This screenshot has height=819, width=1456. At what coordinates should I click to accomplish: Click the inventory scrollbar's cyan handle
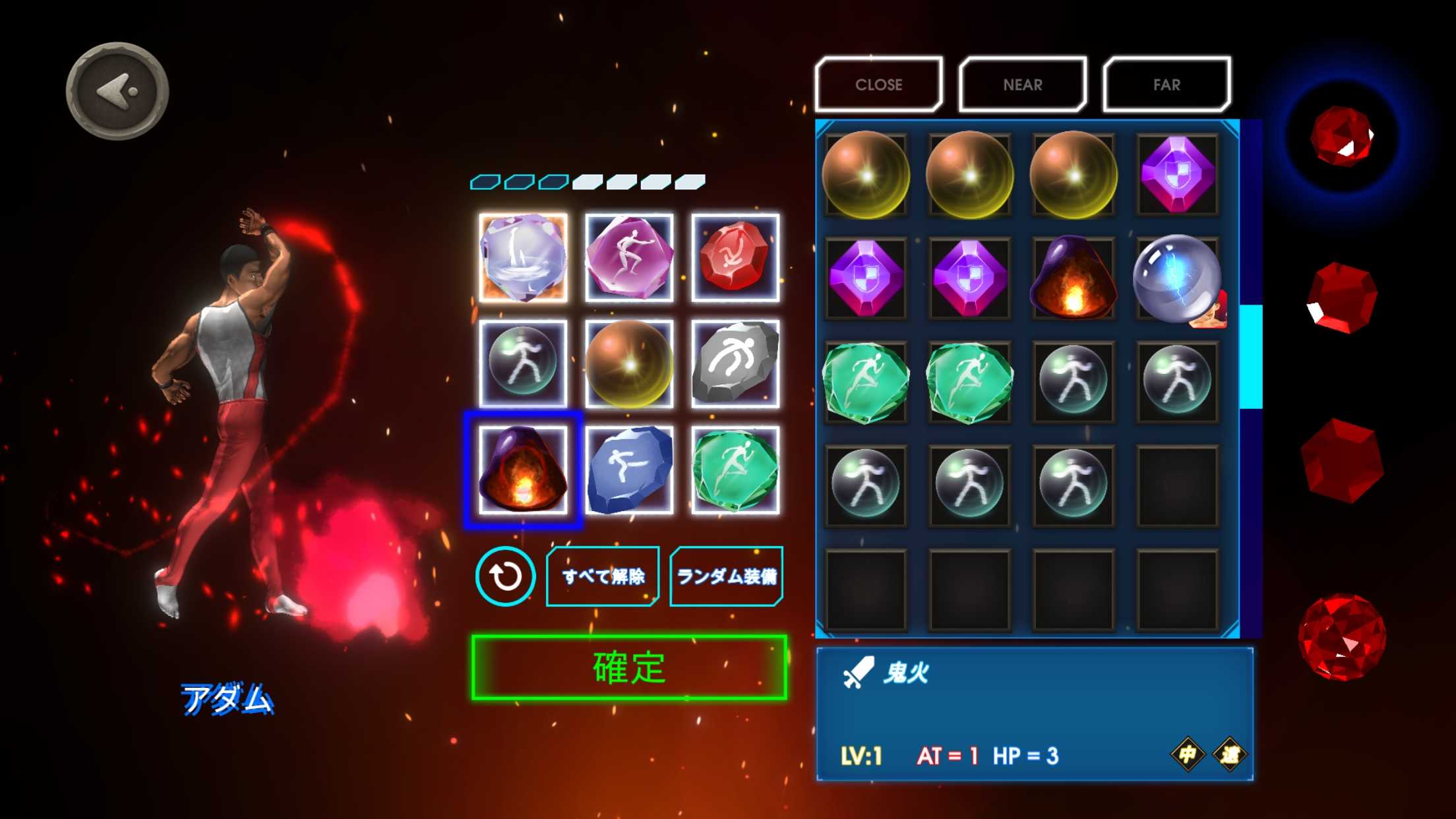tap(1250, 357)
